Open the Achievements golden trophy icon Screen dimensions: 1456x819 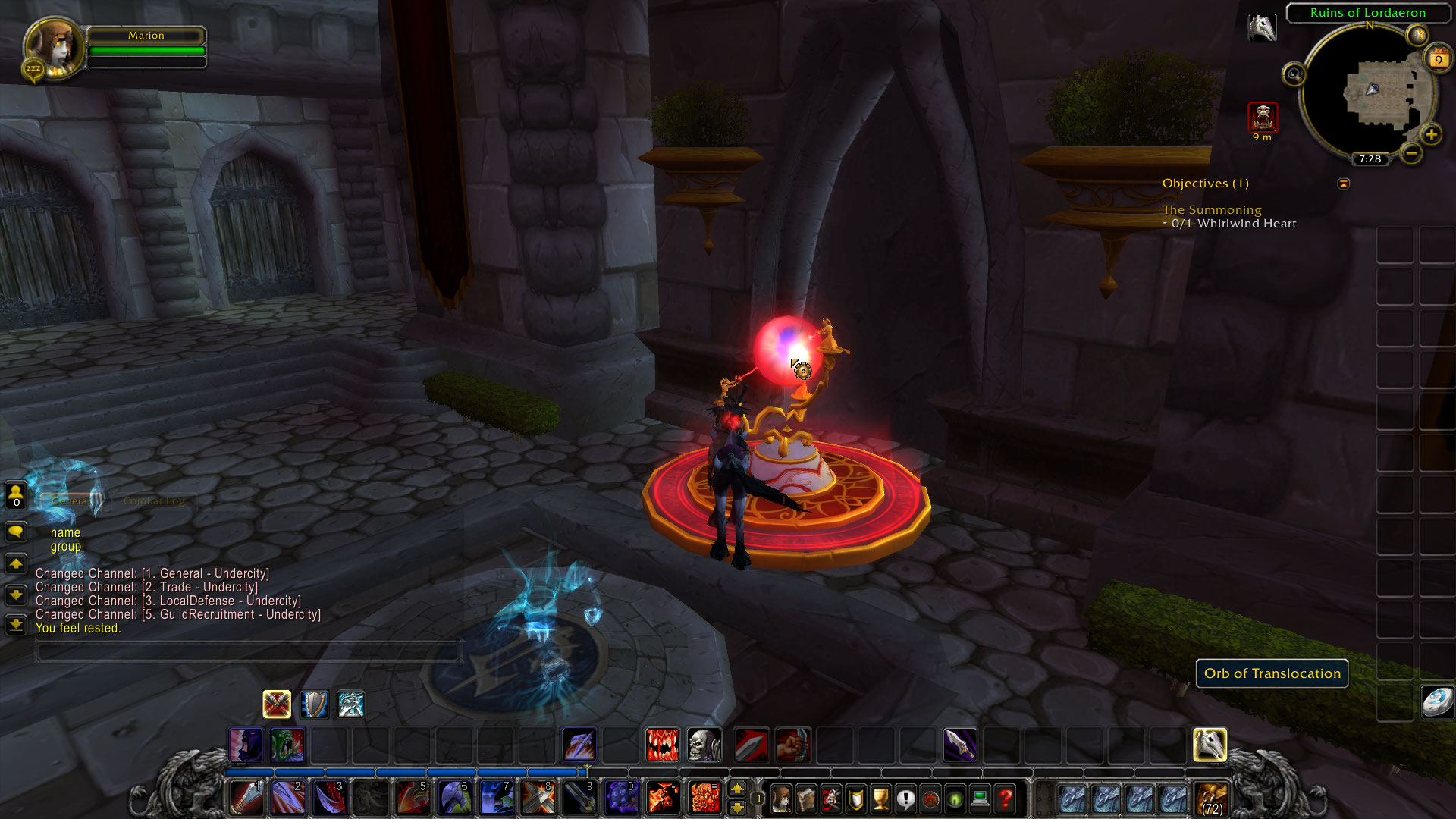tap(880, 799)
